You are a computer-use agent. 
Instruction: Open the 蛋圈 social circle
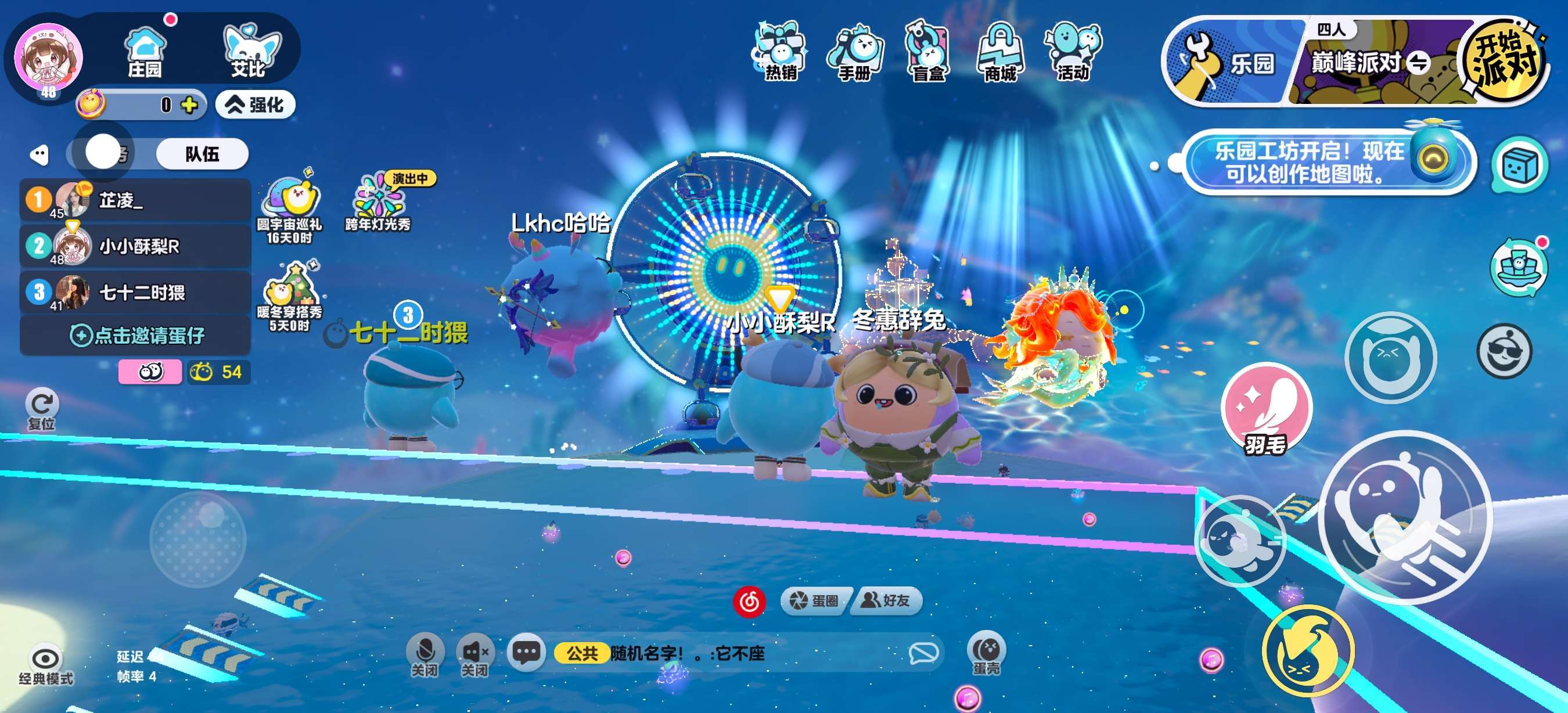(x=814, y=601)
